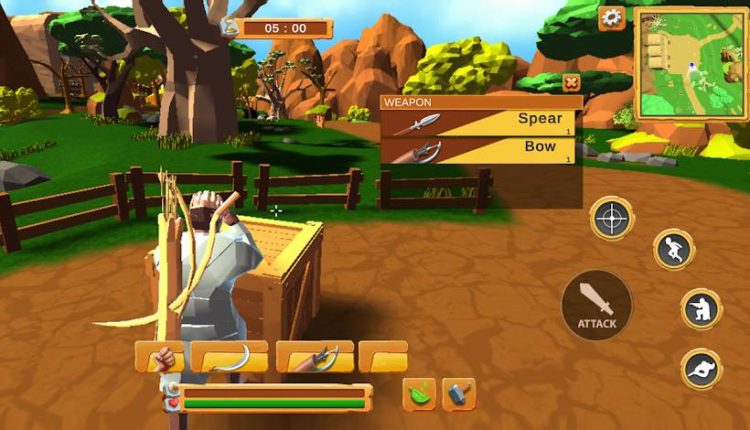Select the Spear from the weapon list
750x430 pixels.
pyautogui.click(x=480, y=122)
